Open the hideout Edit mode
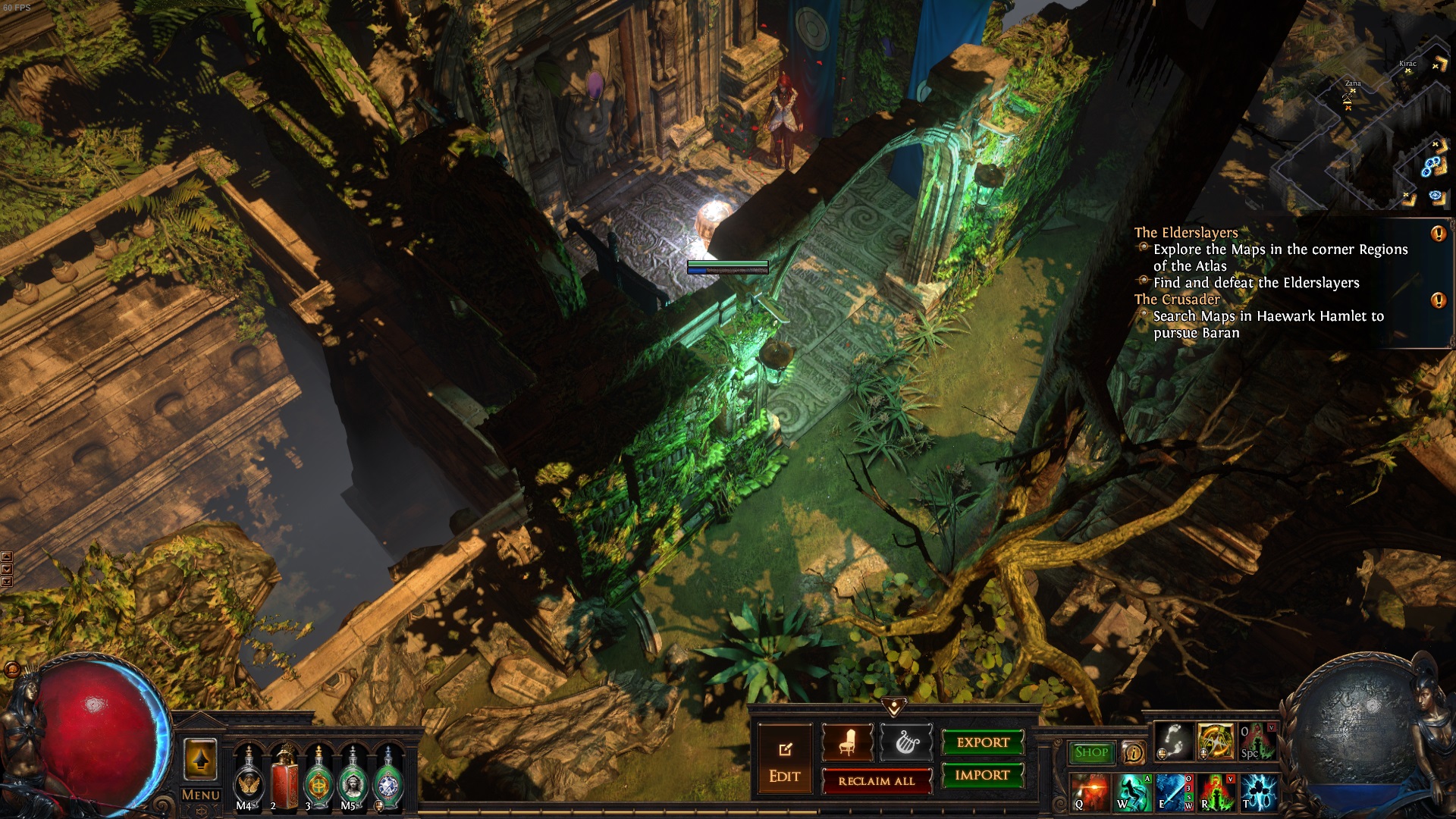Image resolution: width=1456 pixels, height=819 pixels. coord(784,761)
